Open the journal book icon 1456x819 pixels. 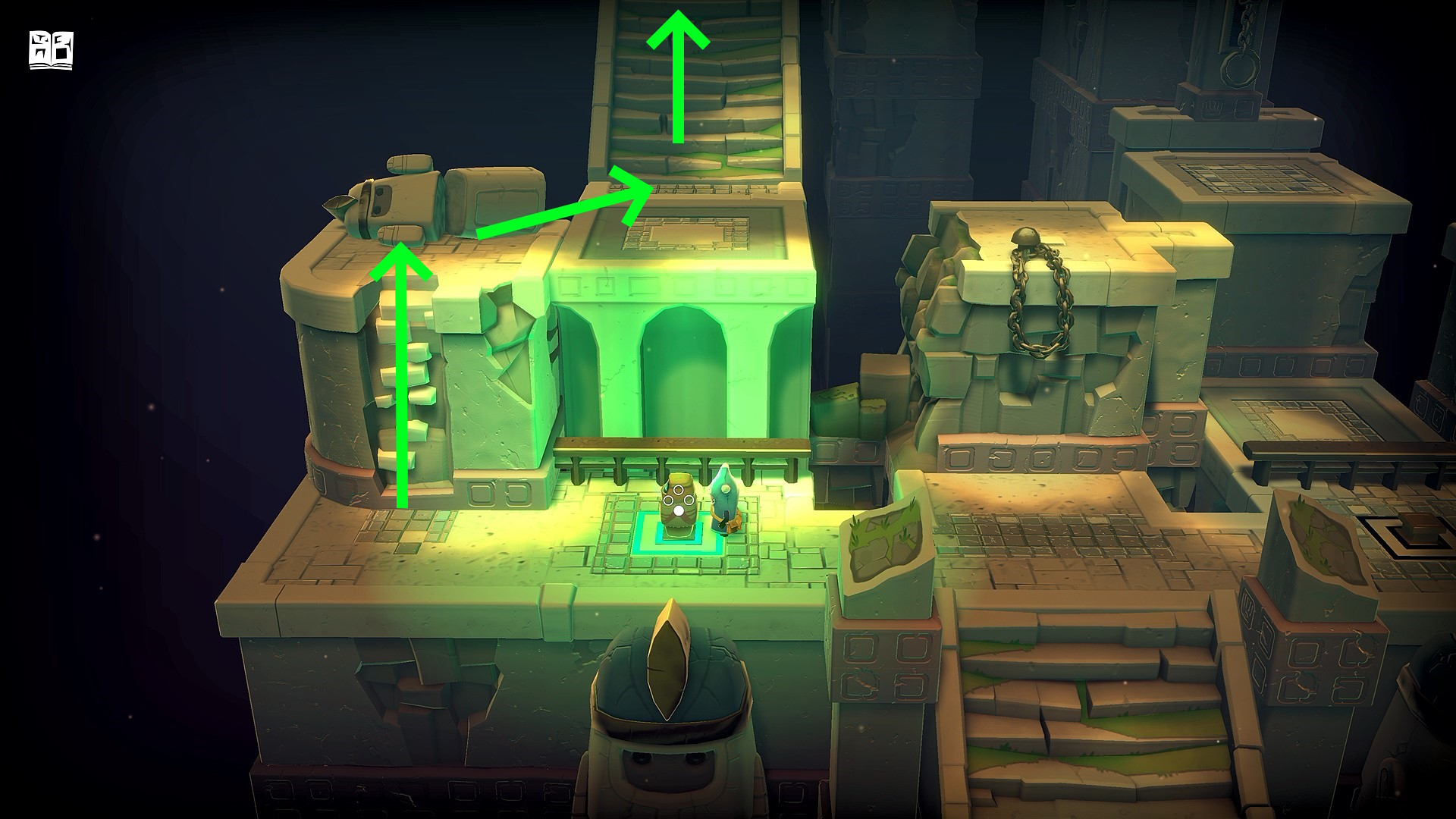[51, 51]
